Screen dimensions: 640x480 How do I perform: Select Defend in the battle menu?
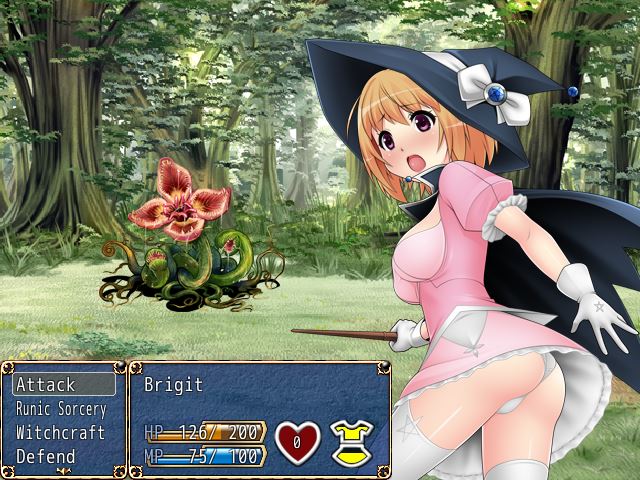62,457
